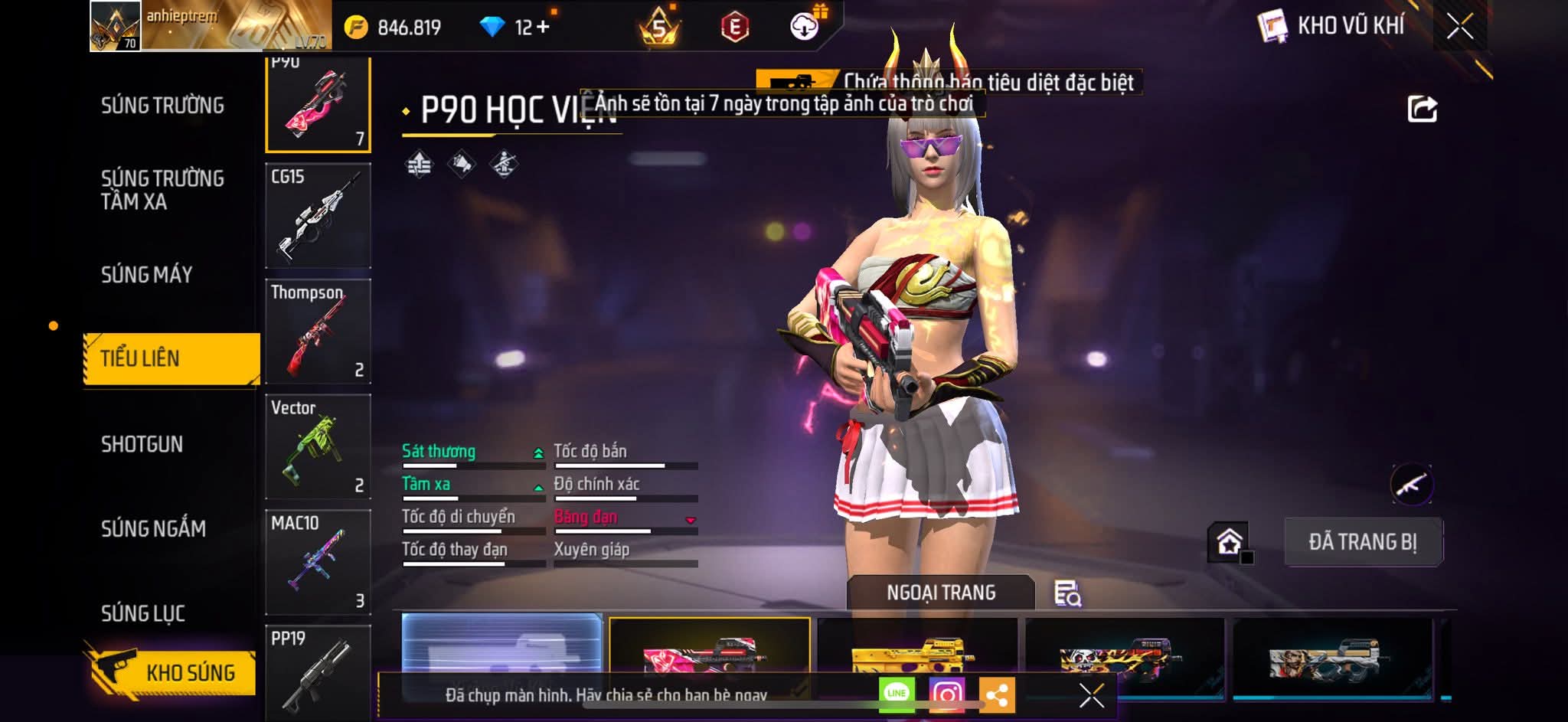Click the Đã Trang Bị button

(x=1363, y=542)
